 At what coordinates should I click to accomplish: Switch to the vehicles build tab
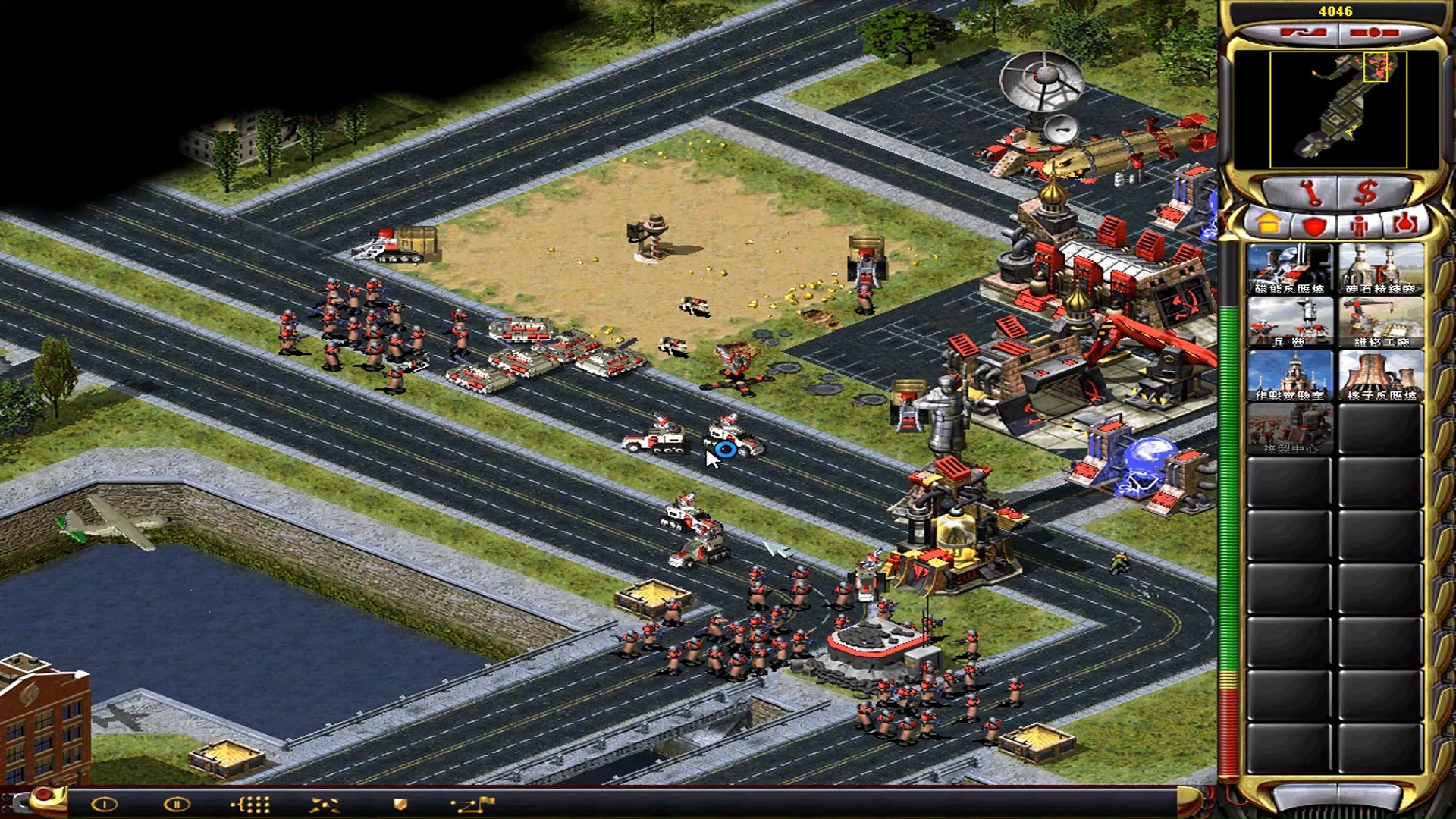point(1404,225)
